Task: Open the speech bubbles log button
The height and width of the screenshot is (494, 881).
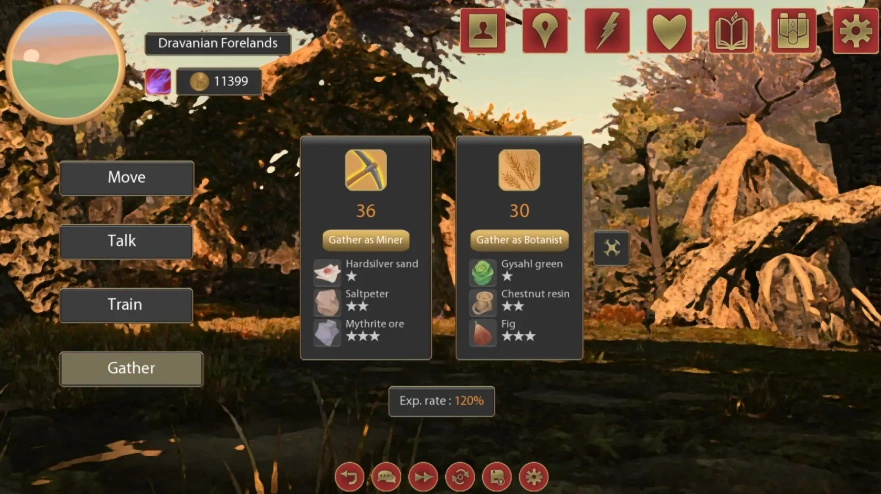Action: pyautogui.click(x=386, y=476)
